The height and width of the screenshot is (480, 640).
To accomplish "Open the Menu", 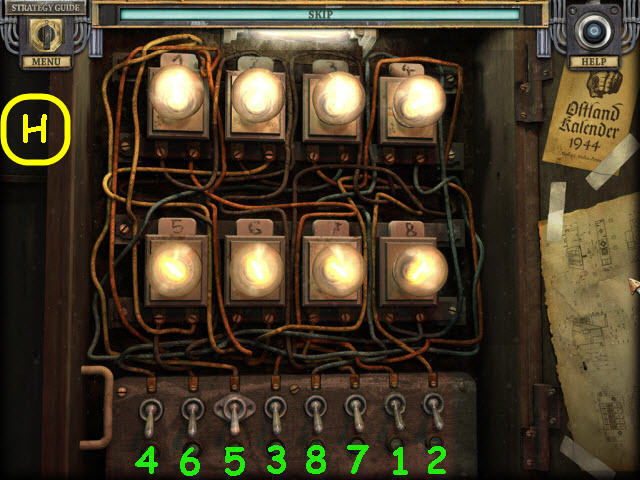I will (x=40, y=62).
